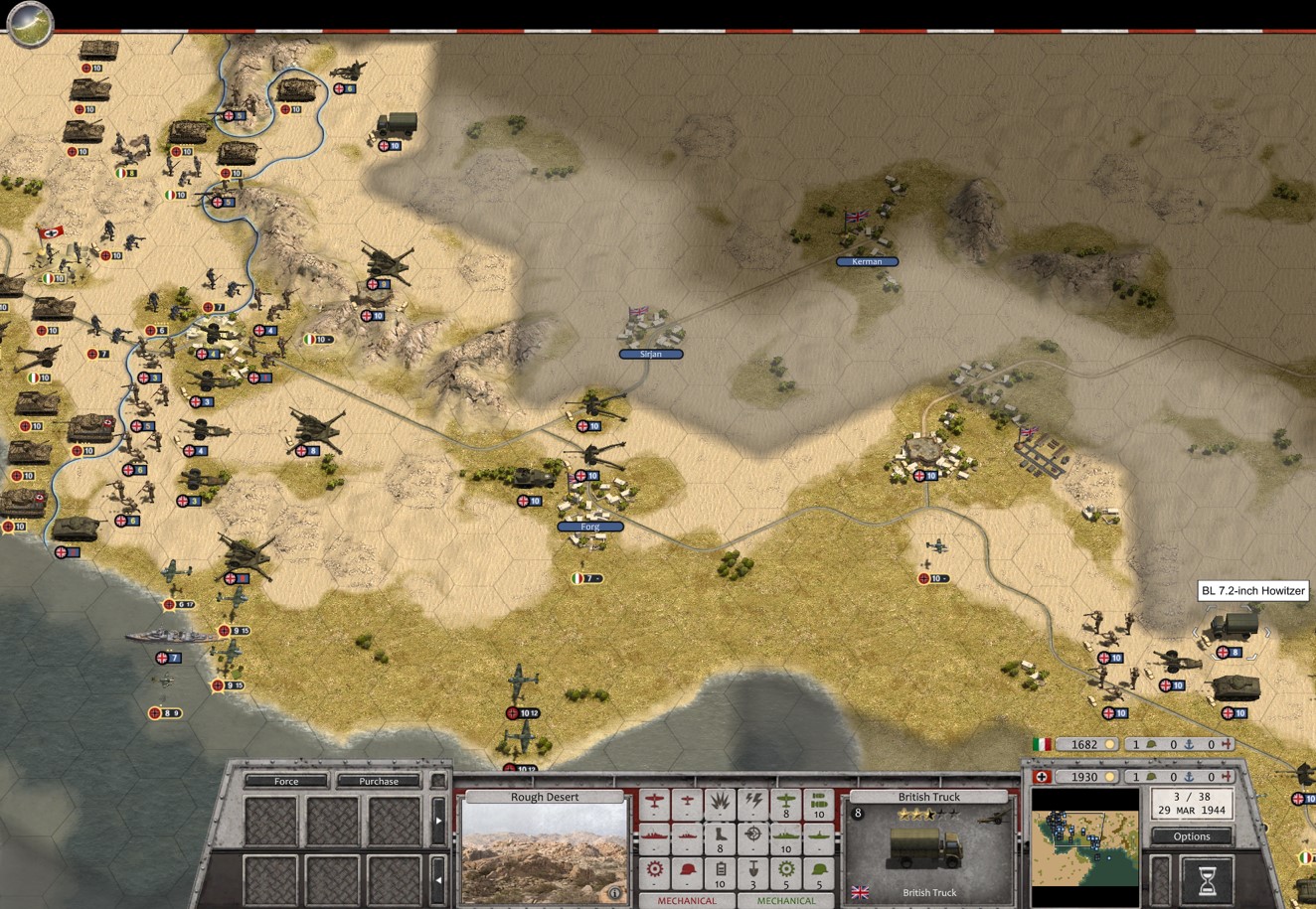
Task: Open the Force list
Action: tap(286, 781)
